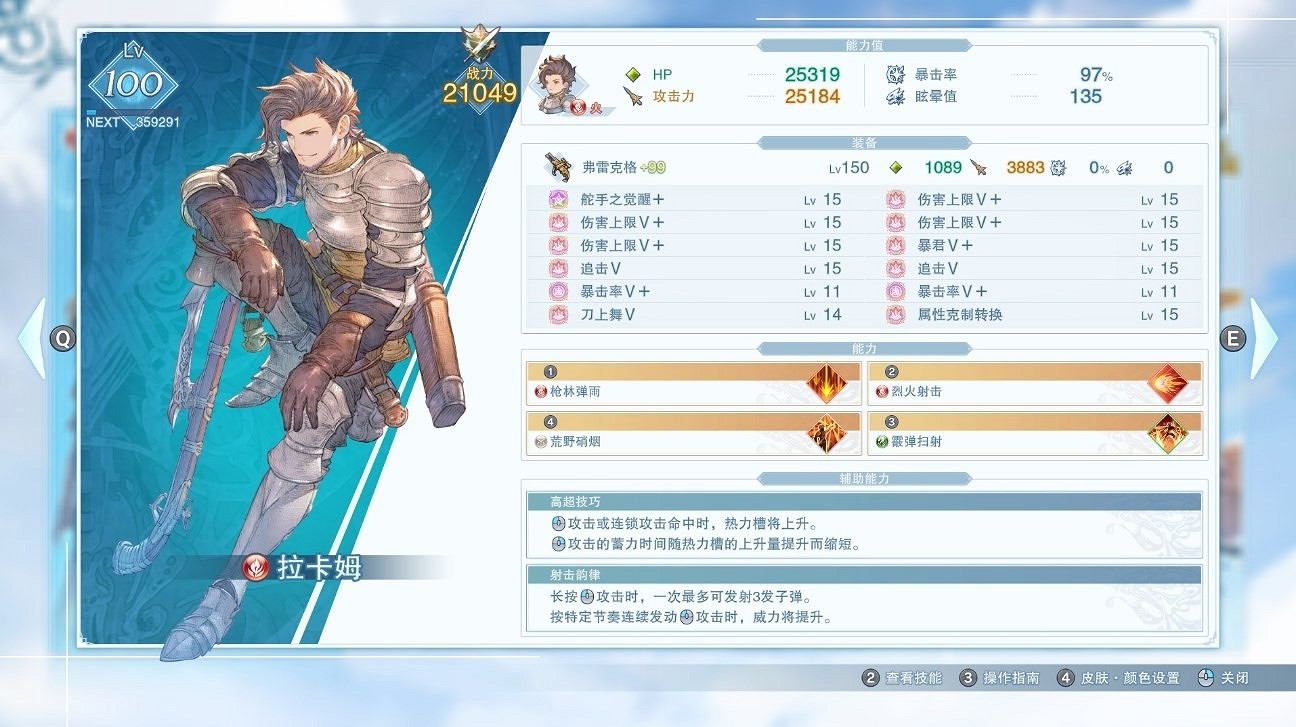Select the 荒野硝烟 skill diamond icon
This screenshot has width=1296, height=727.
(x=828, y=431)
